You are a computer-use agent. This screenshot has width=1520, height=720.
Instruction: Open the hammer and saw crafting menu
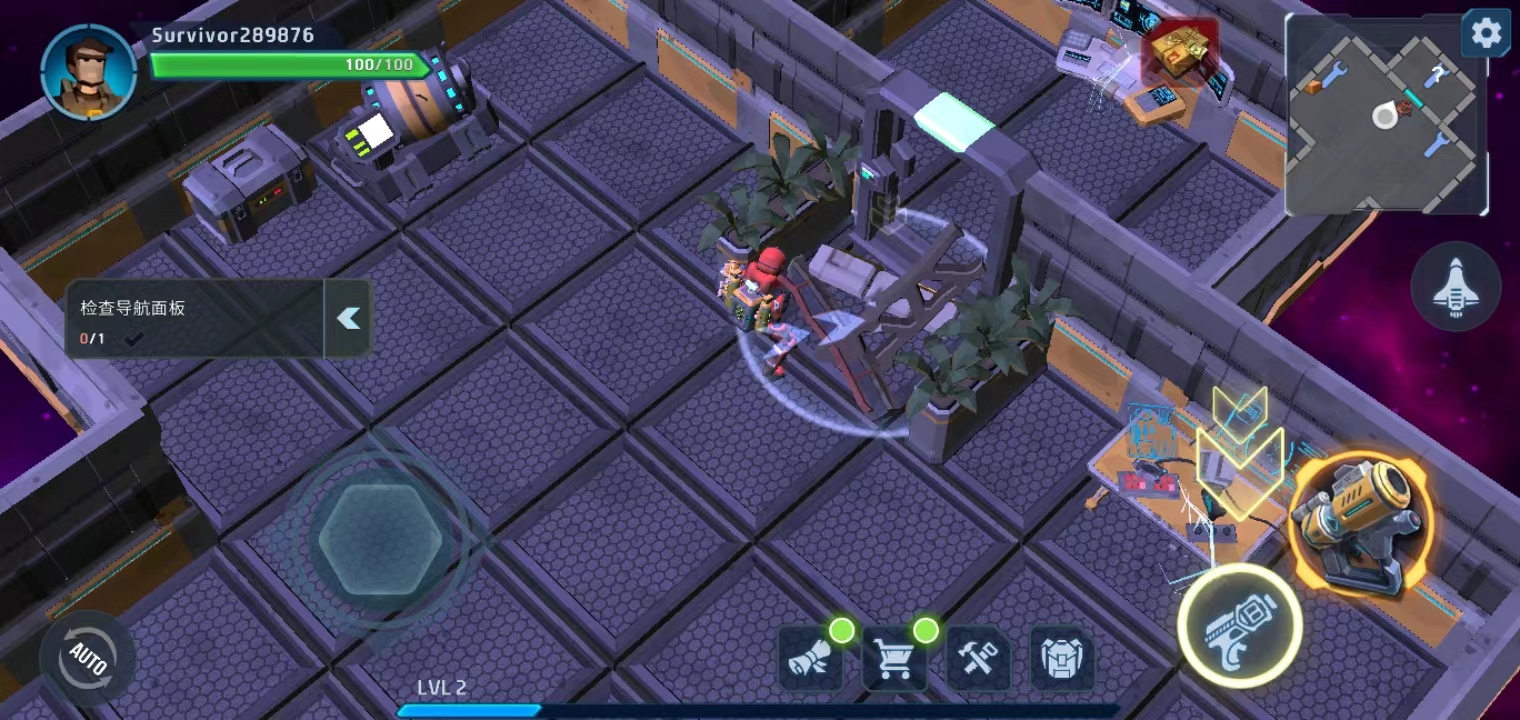tap(977, 659)
